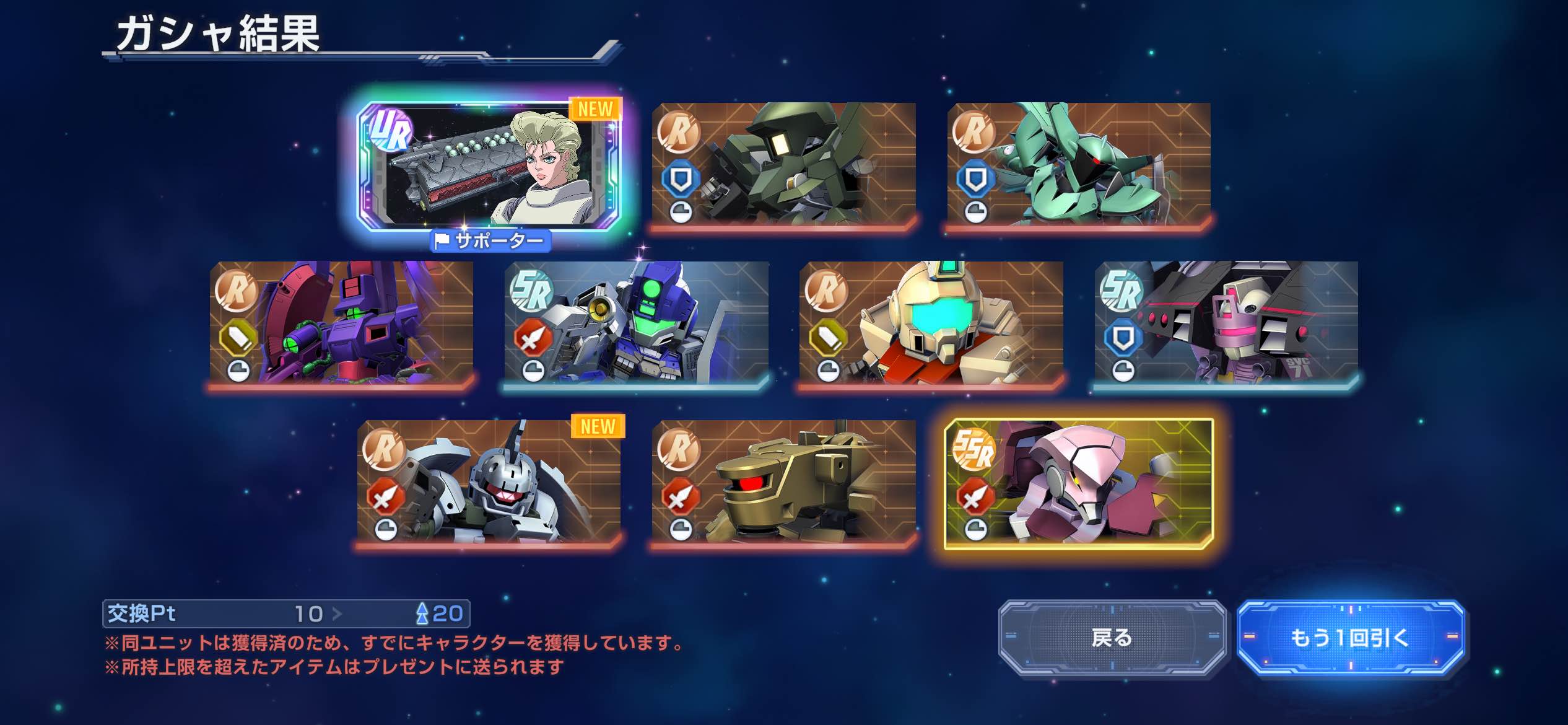Open the purple mobile suit R card
1568x725 pixels.
(341, 323)
